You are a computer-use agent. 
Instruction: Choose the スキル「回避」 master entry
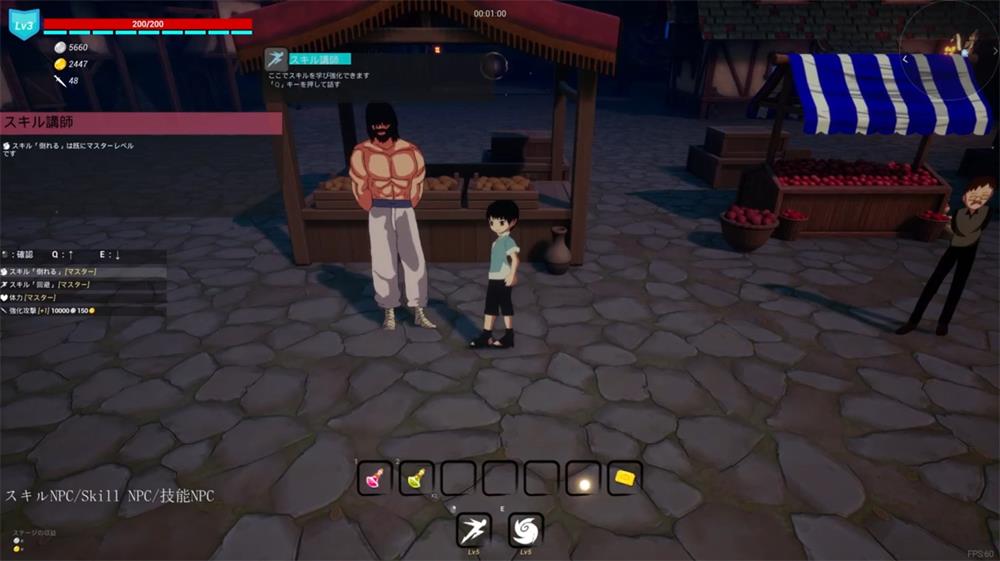(x=48, y=285)
